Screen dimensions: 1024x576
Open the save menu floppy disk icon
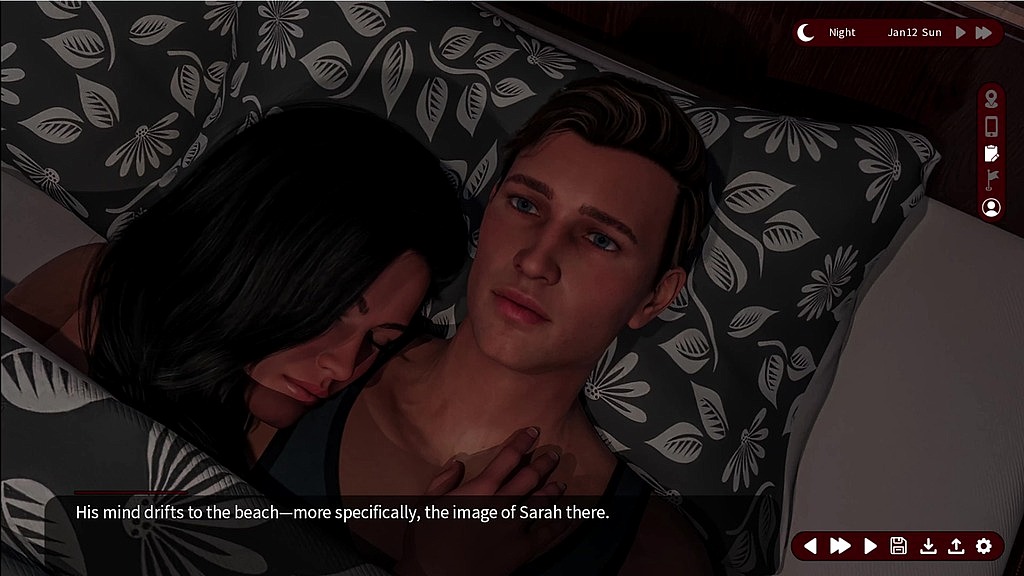point(898,546)
